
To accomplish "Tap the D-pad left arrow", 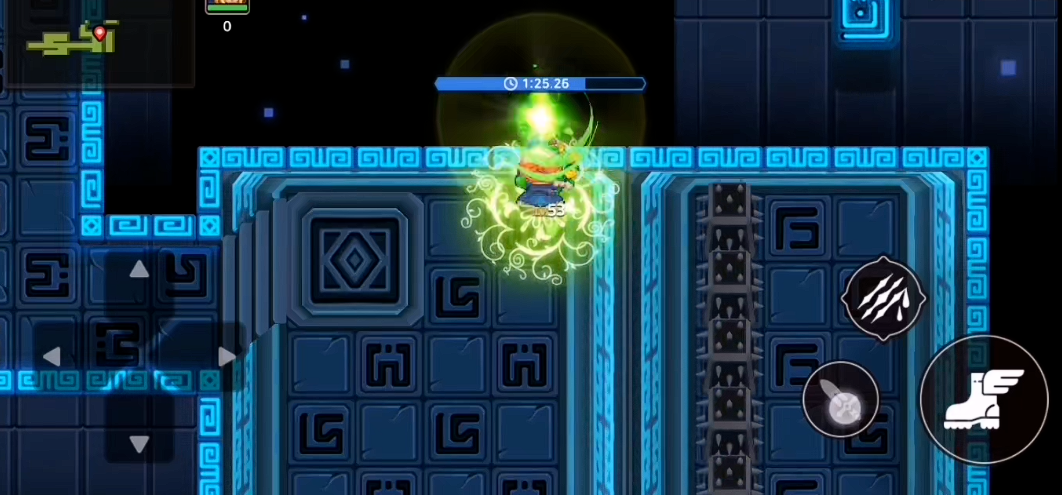I will [x=52, y=356].
